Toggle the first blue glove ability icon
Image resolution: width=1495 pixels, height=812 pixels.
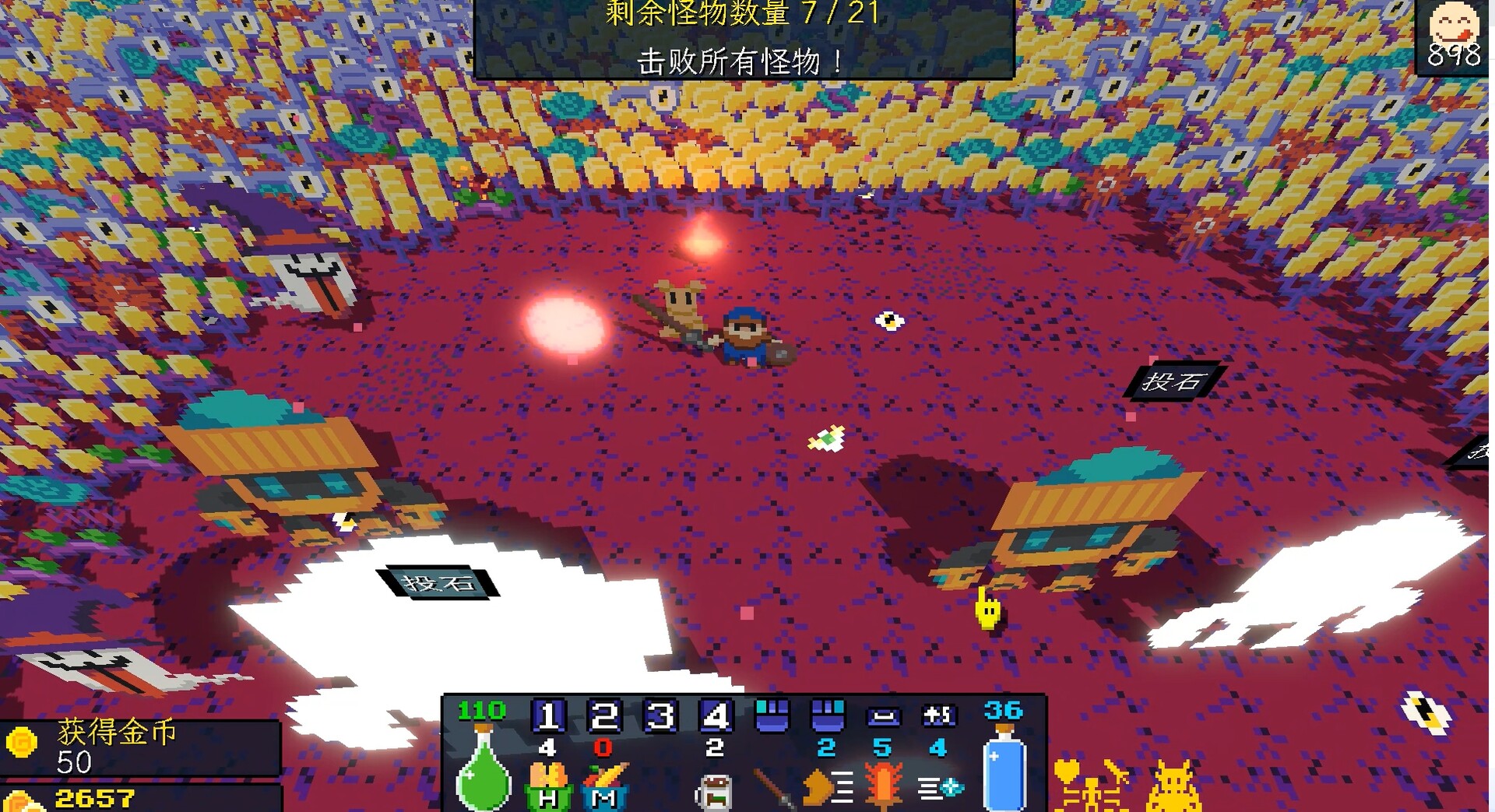pyautogui.click(x=771, y=716)
